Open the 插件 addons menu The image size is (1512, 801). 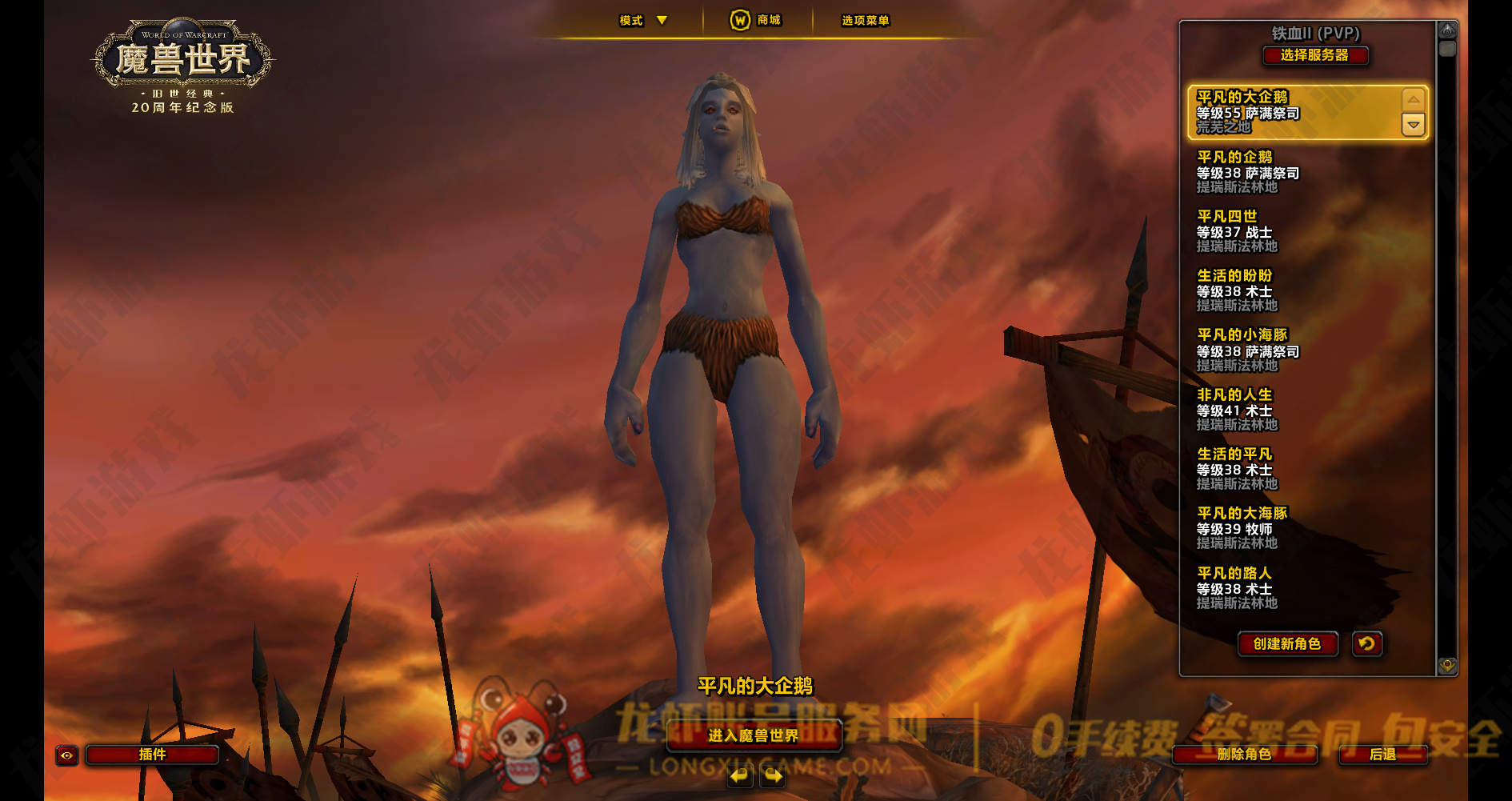tap(152, 755)
